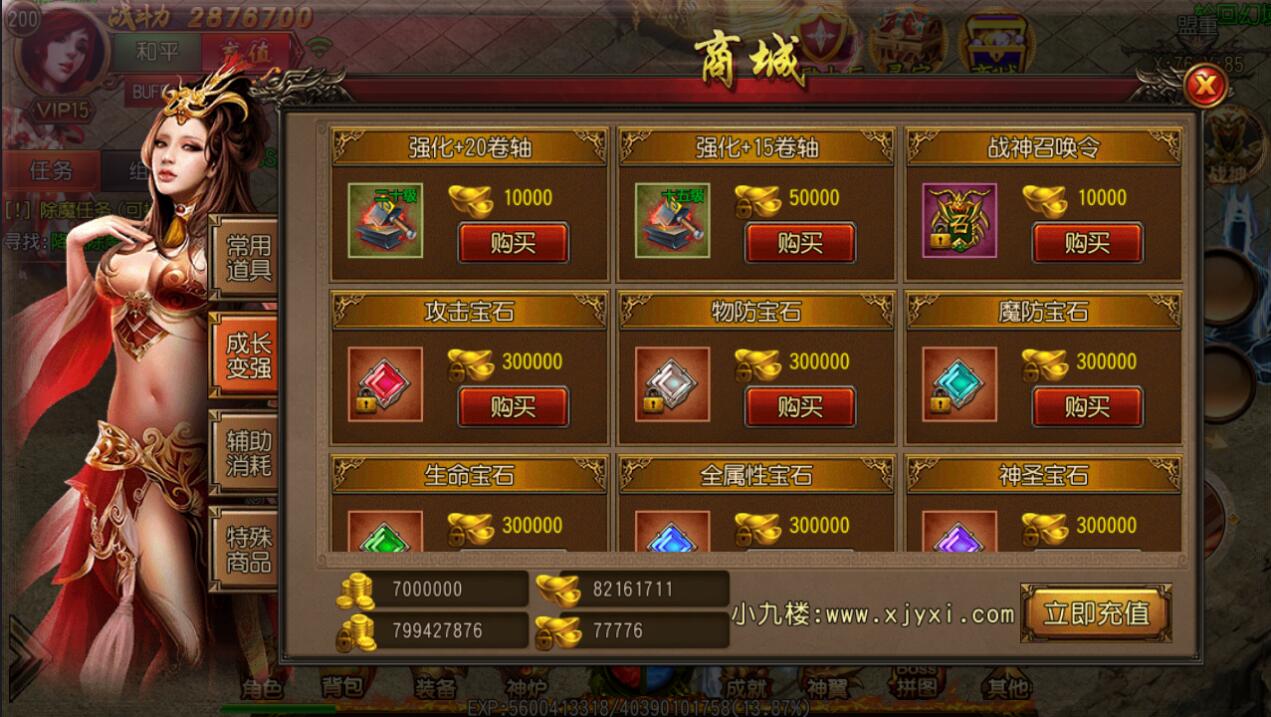Select the 魔防宝石 cyan gem icon
This screenshot has width=1271, height=717.
[959, 384]
